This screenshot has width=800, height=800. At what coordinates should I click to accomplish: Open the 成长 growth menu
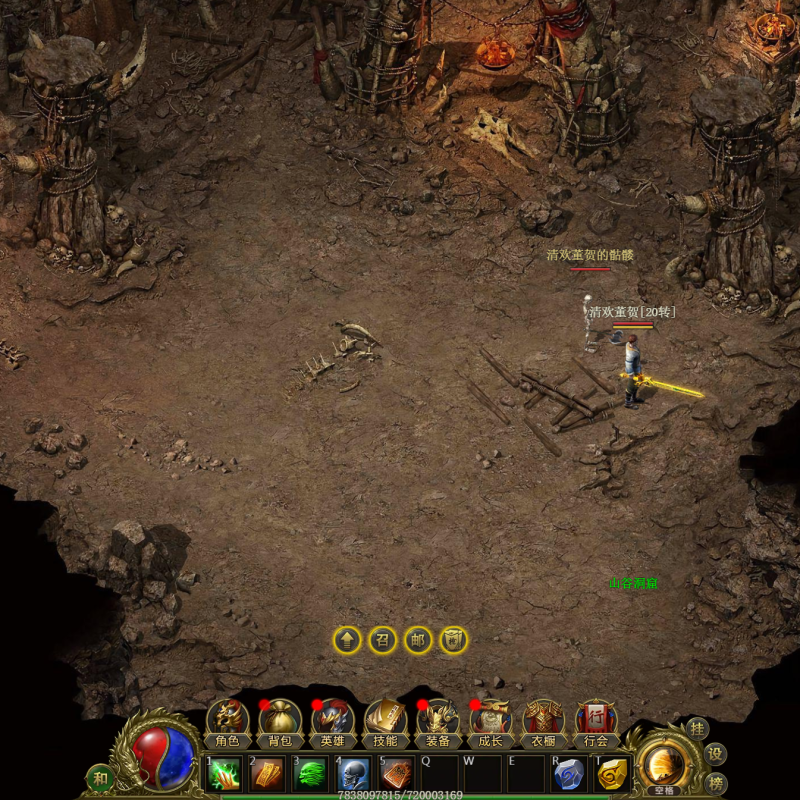[490, 723]
